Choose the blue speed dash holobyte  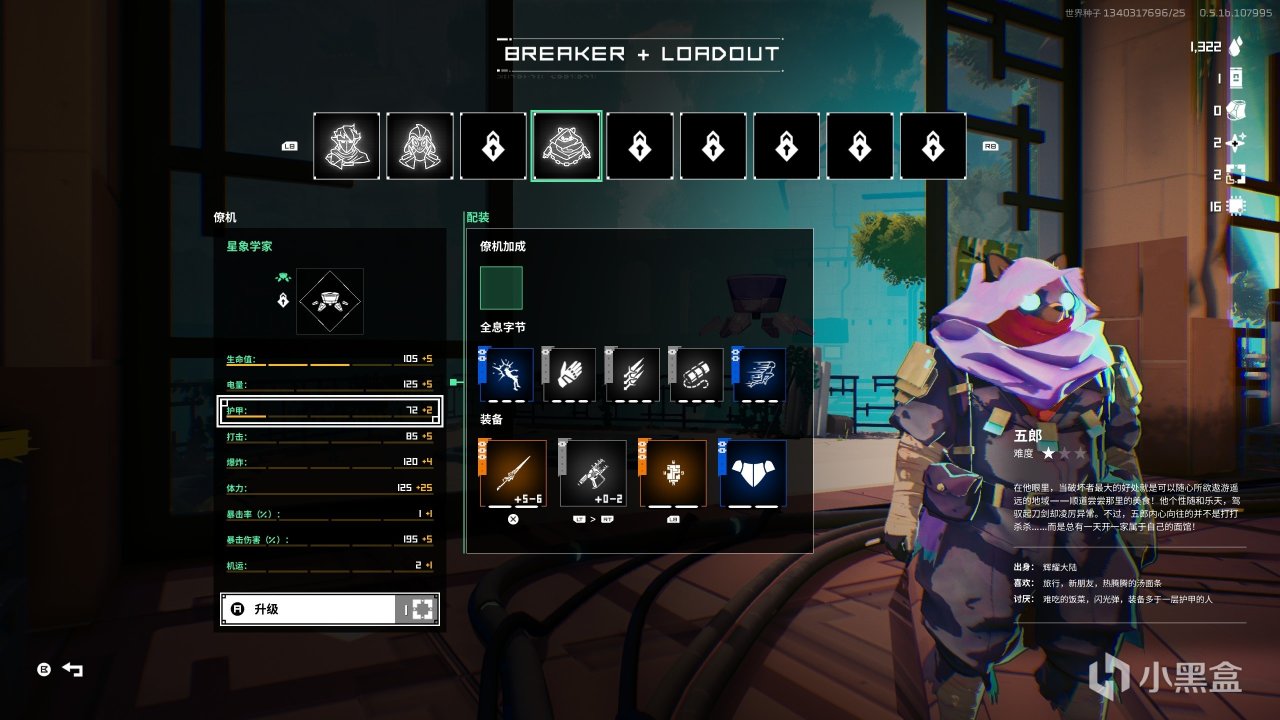[x=760, y=375]
